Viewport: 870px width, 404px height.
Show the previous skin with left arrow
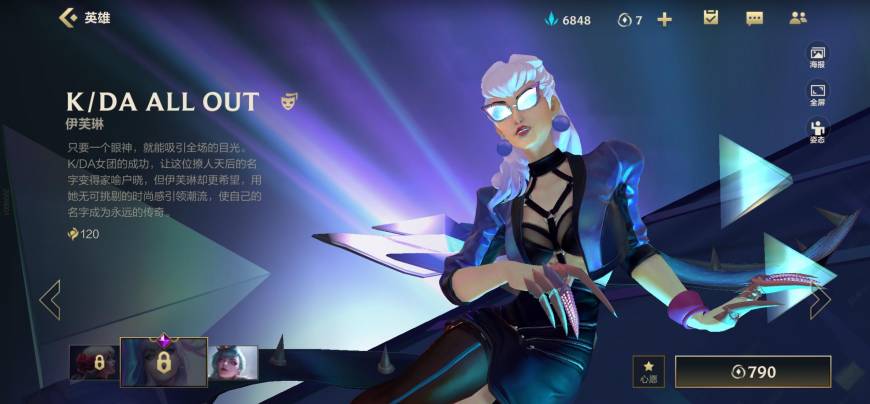click(x=49, y=299)
